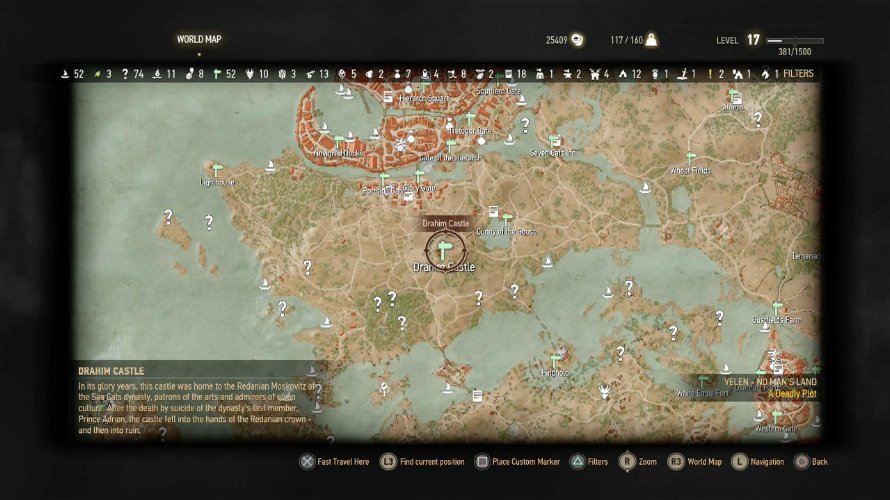Select the Gustfields Farm signpost
The width and height of the screenshot is (890, 500).
coord(777,307)
